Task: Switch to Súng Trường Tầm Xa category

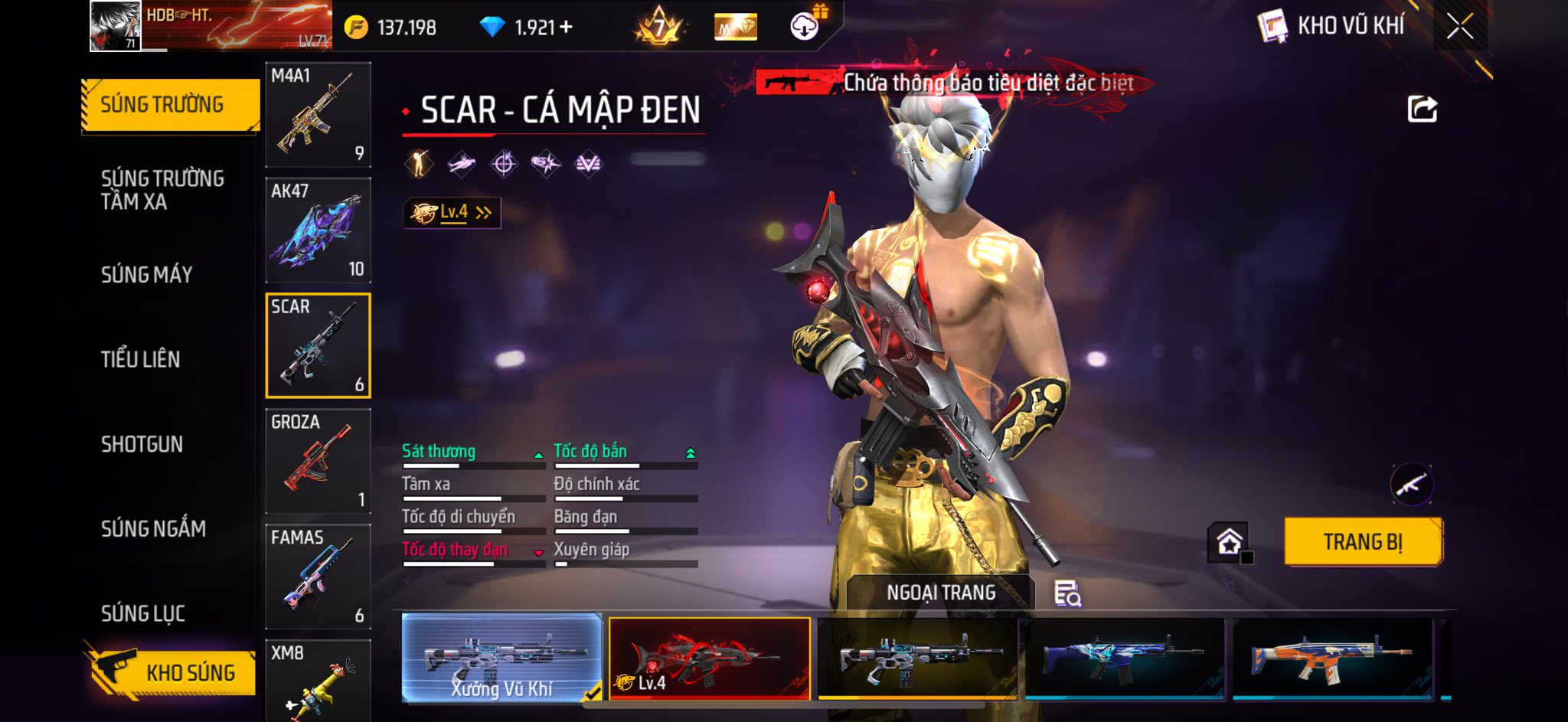Action: [162, 190]
